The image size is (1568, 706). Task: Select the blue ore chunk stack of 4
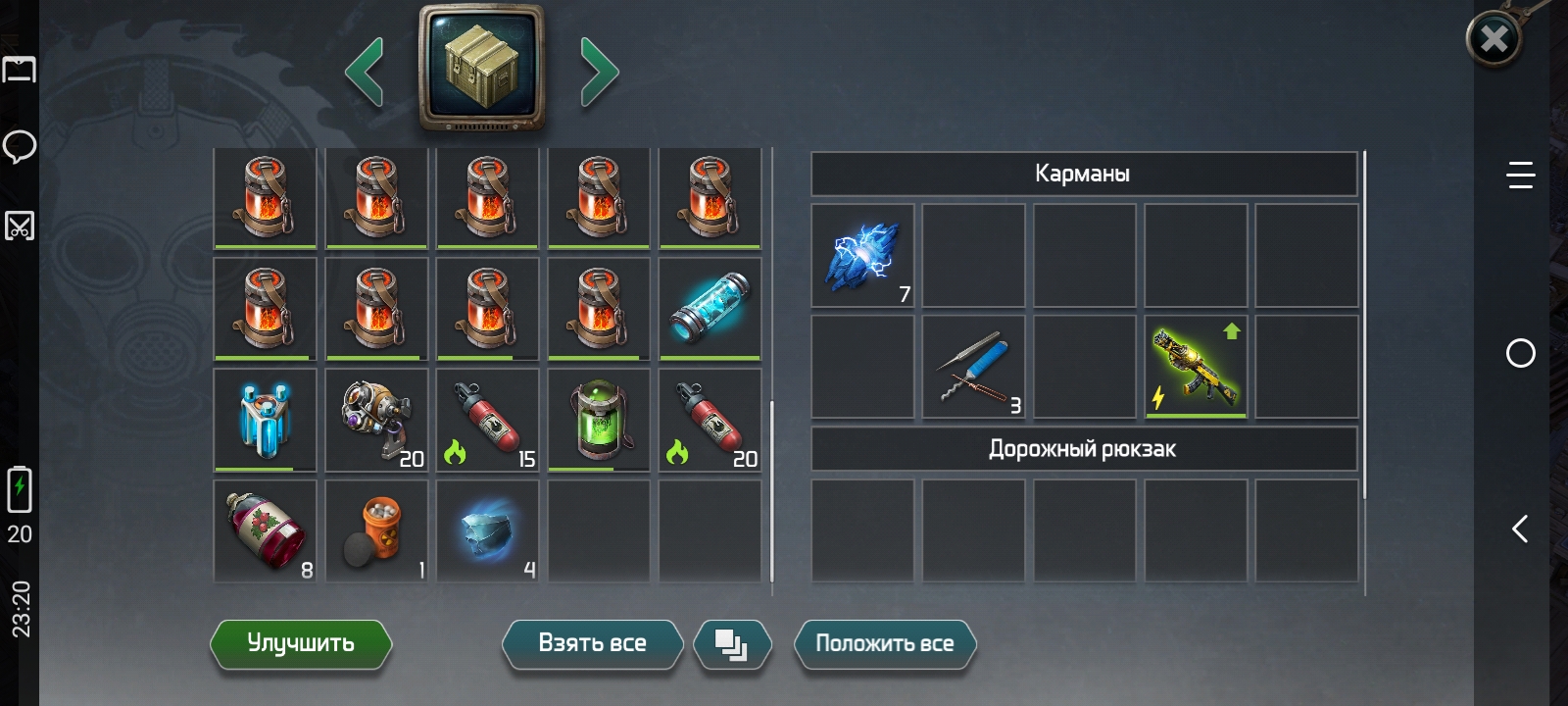point(487,530)
